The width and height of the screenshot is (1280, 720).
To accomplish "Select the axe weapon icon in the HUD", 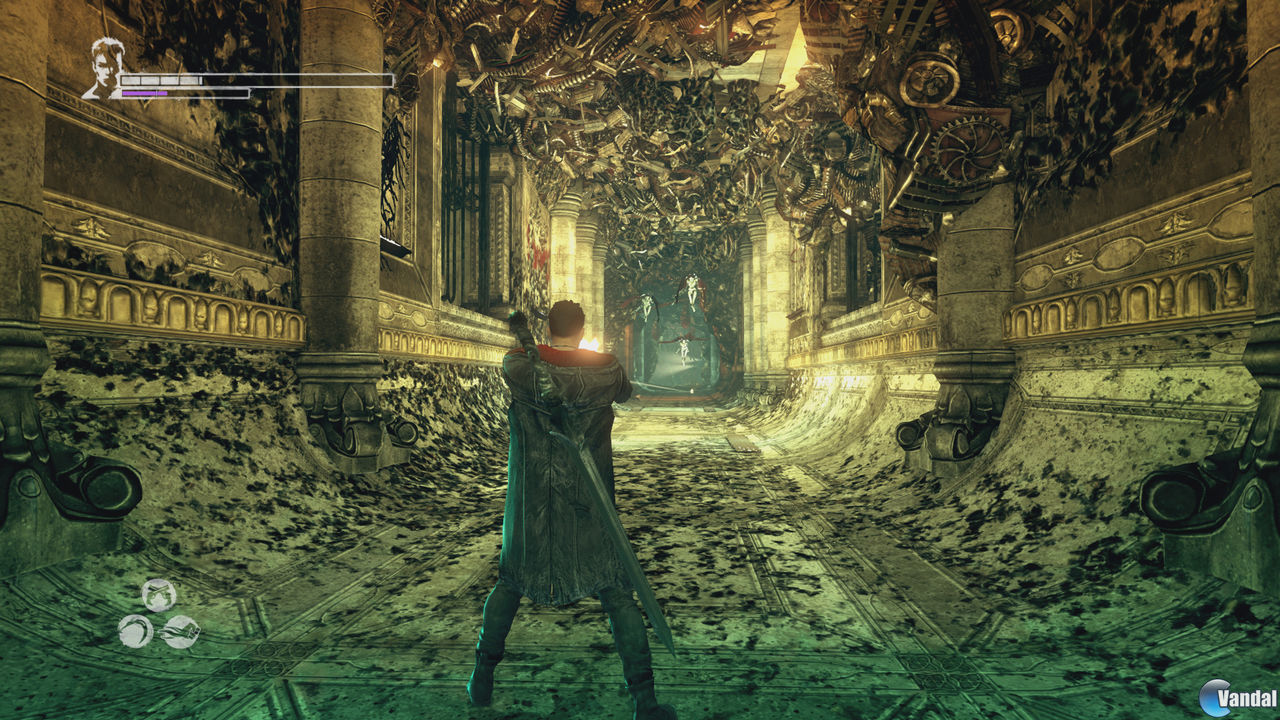I will (180, 632).
